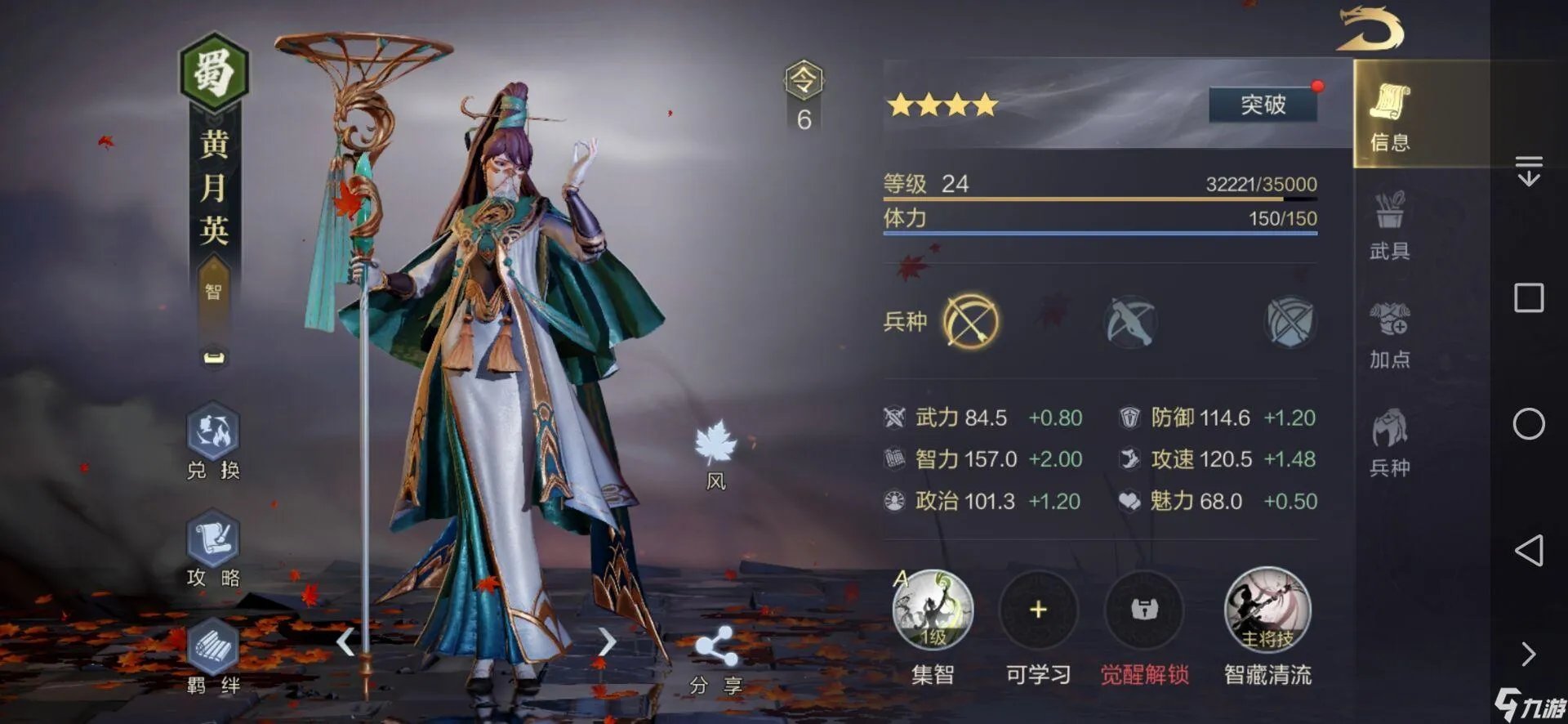
Task: Open the 加点 attribute points tab
Action: pos(1389,333)
